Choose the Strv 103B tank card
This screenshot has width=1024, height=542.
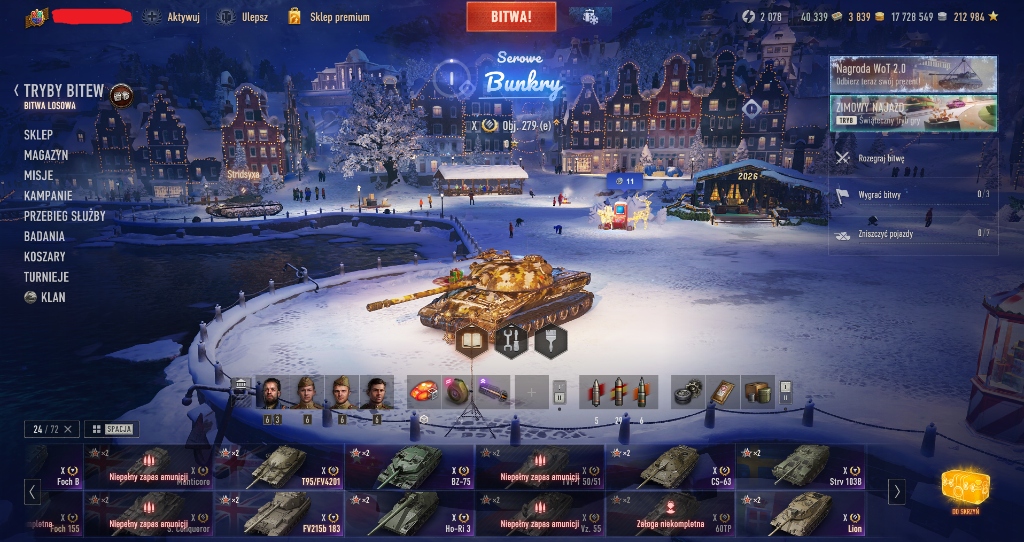click(x=800, y=466)
